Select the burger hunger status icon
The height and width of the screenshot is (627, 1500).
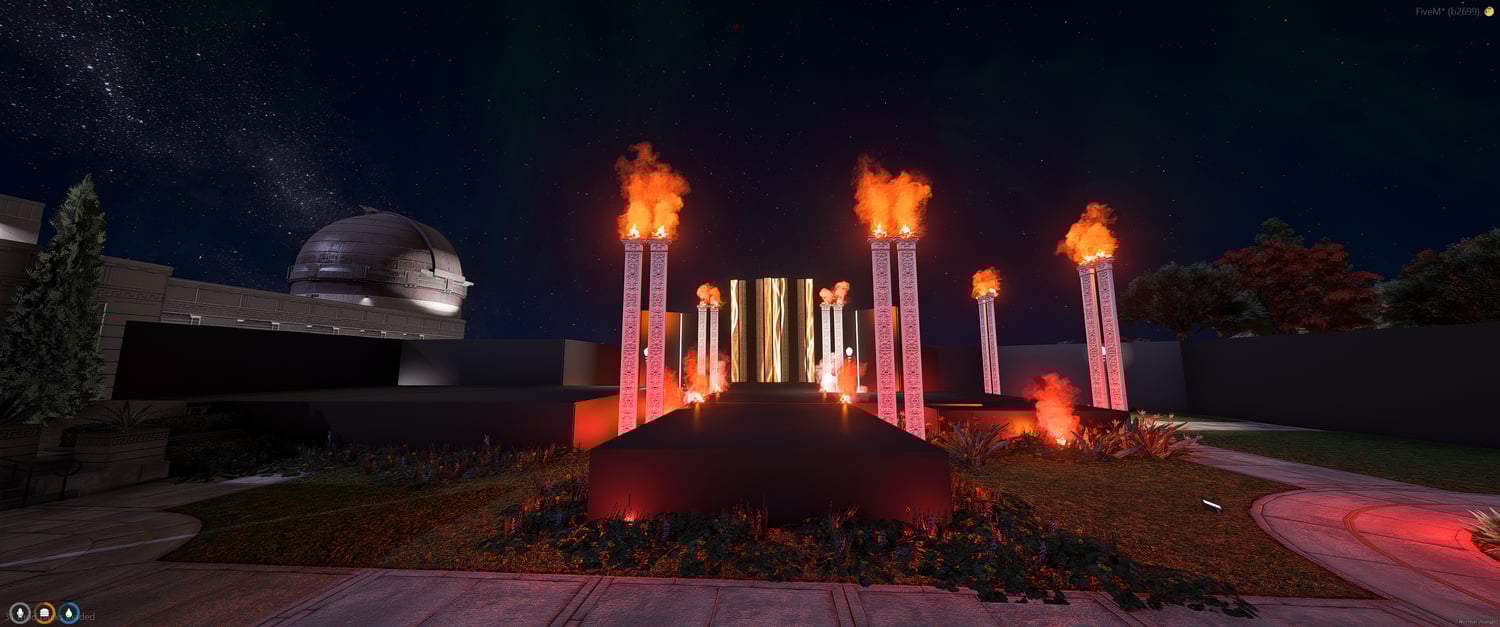pos(44,613)
